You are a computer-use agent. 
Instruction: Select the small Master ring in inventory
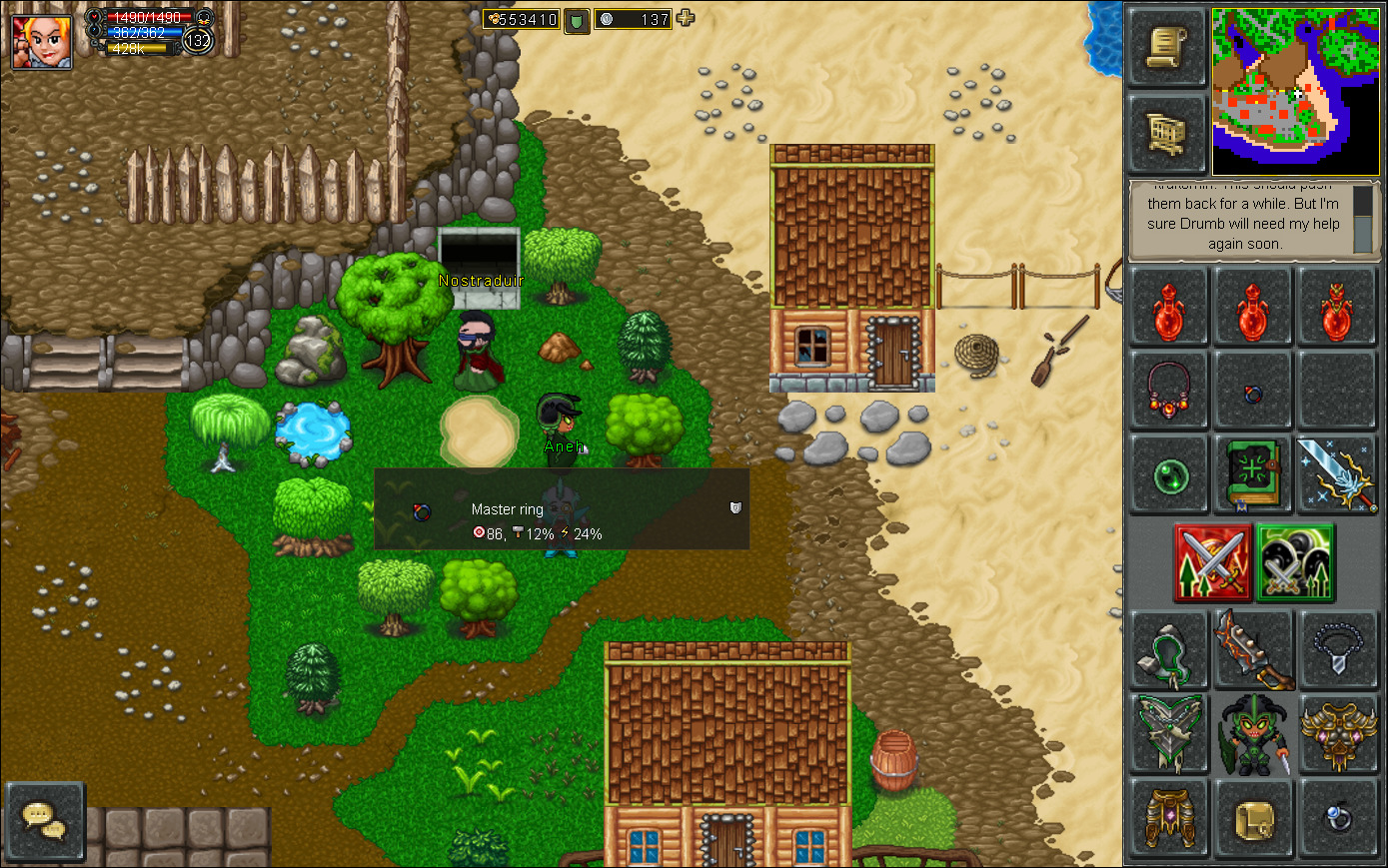tap(1253, 394)
